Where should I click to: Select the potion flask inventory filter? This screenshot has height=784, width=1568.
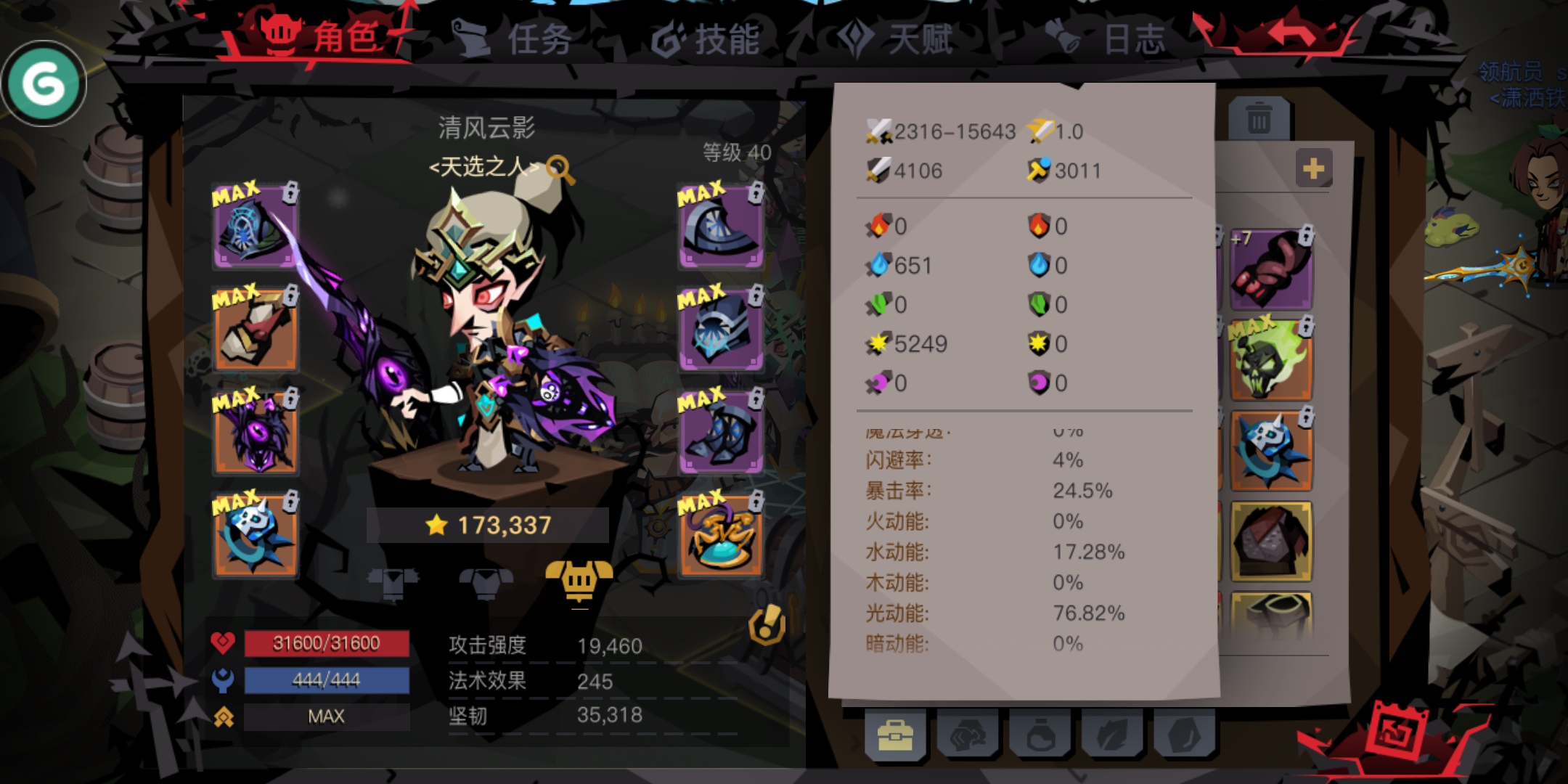(x=1042, y=735)
